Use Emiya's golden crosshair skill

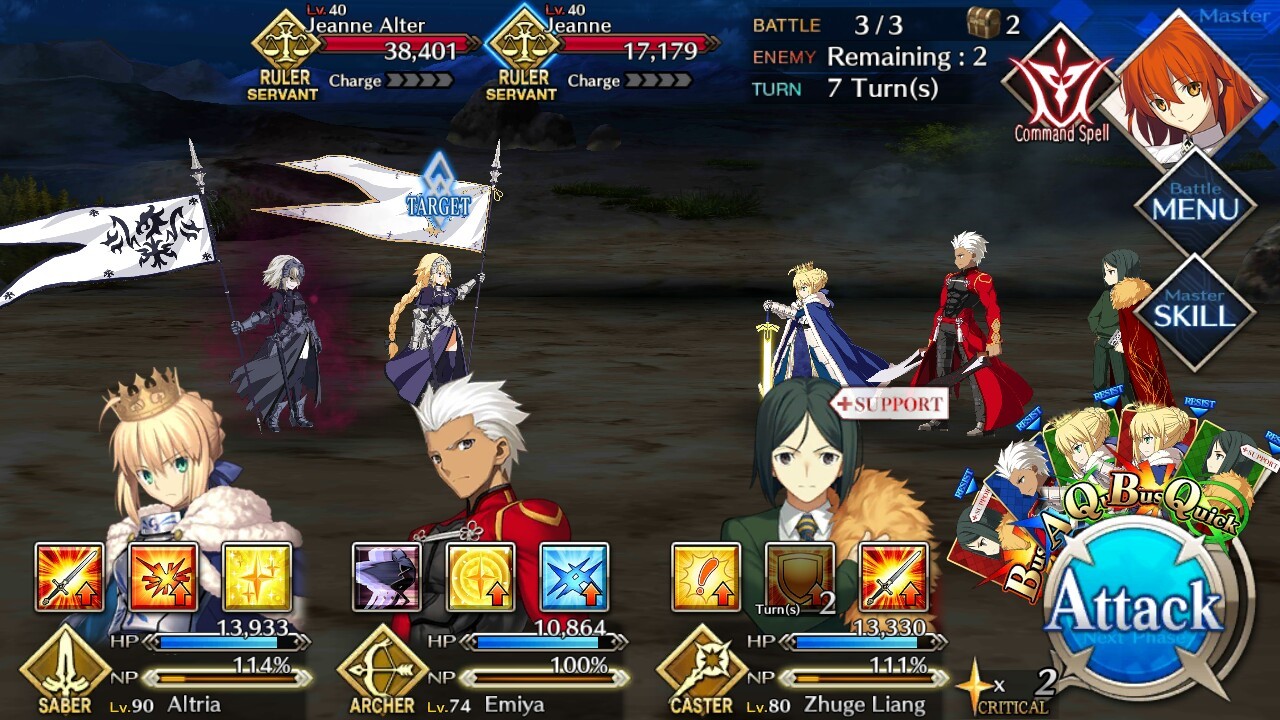(481, 577)
